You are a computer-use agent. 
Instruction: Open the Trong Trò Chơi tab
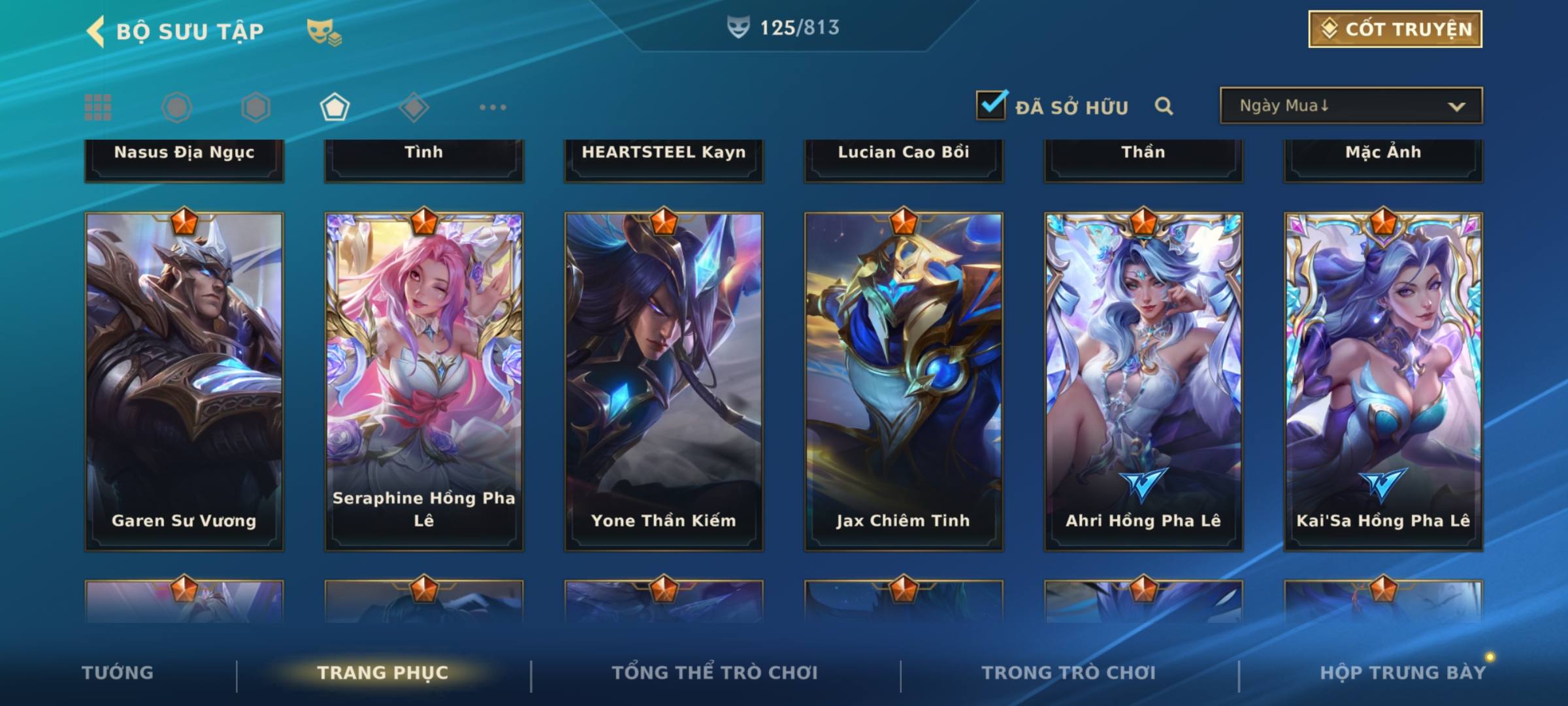click(1069, 673)
